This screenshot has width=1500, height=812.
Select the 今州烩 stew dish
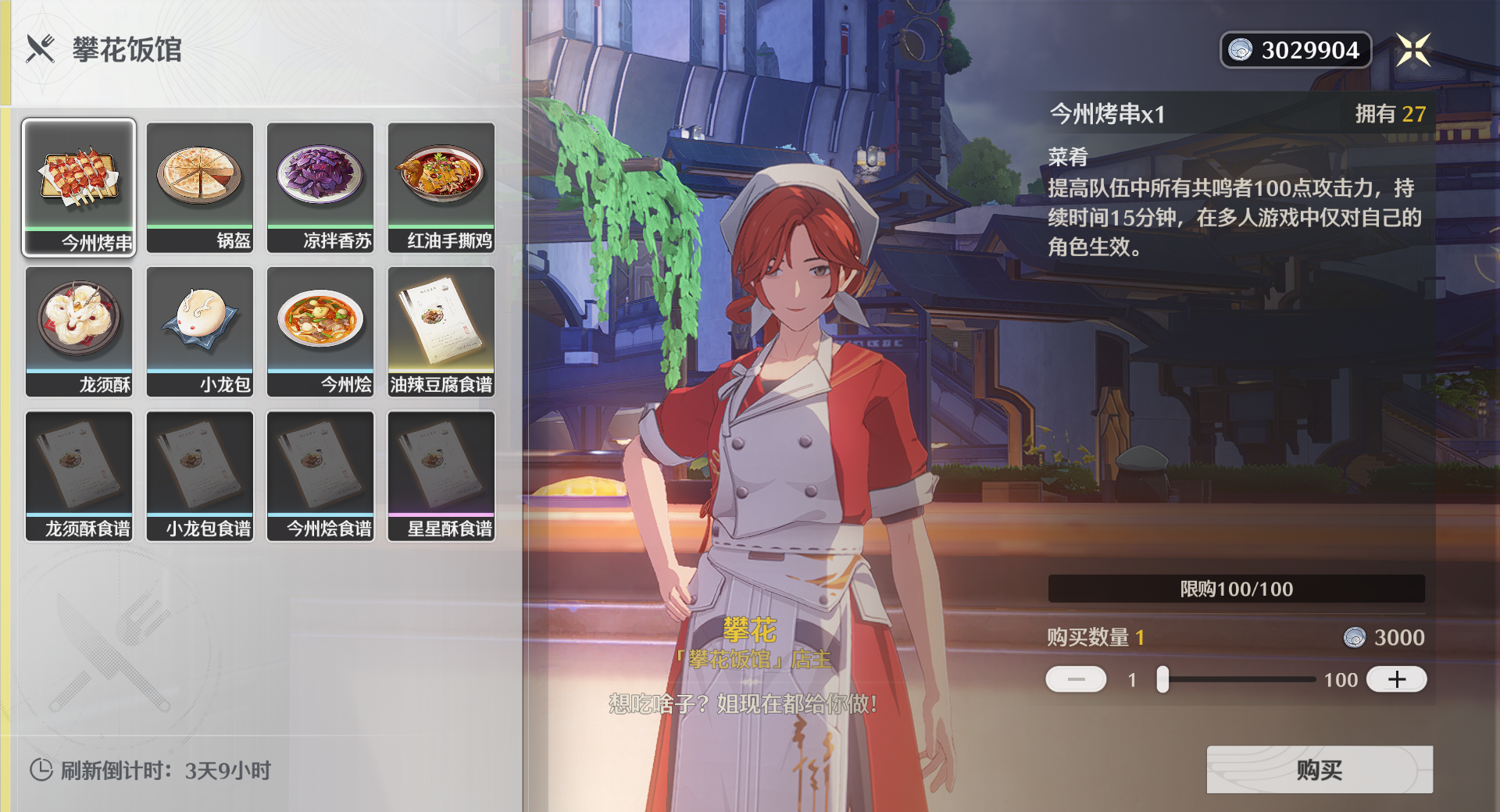[320, 331]
